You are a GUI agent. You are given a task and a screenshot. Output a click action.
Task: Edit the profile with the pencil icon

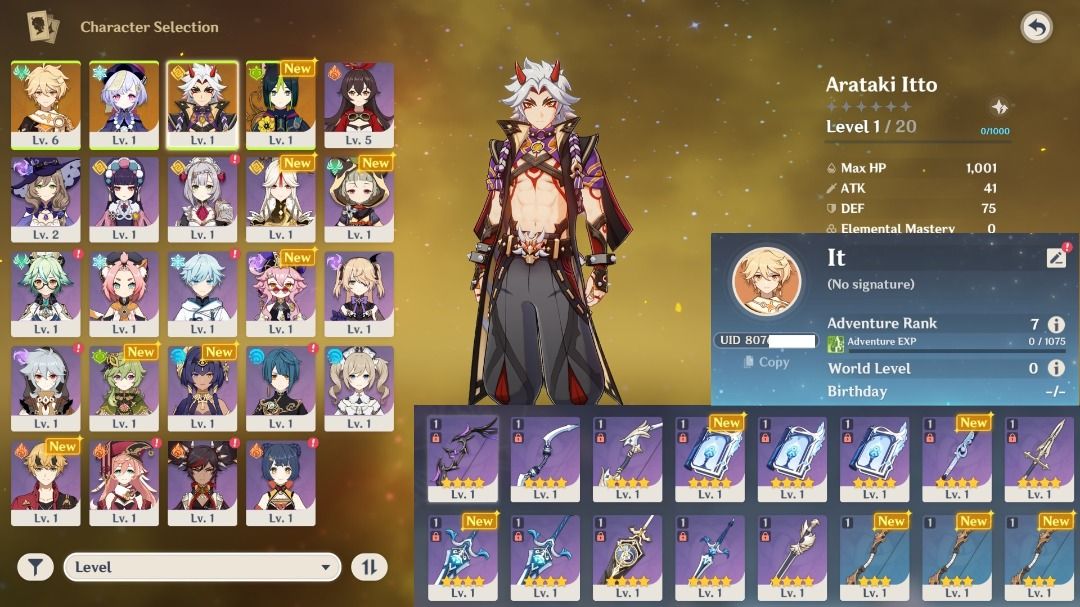1056,258
